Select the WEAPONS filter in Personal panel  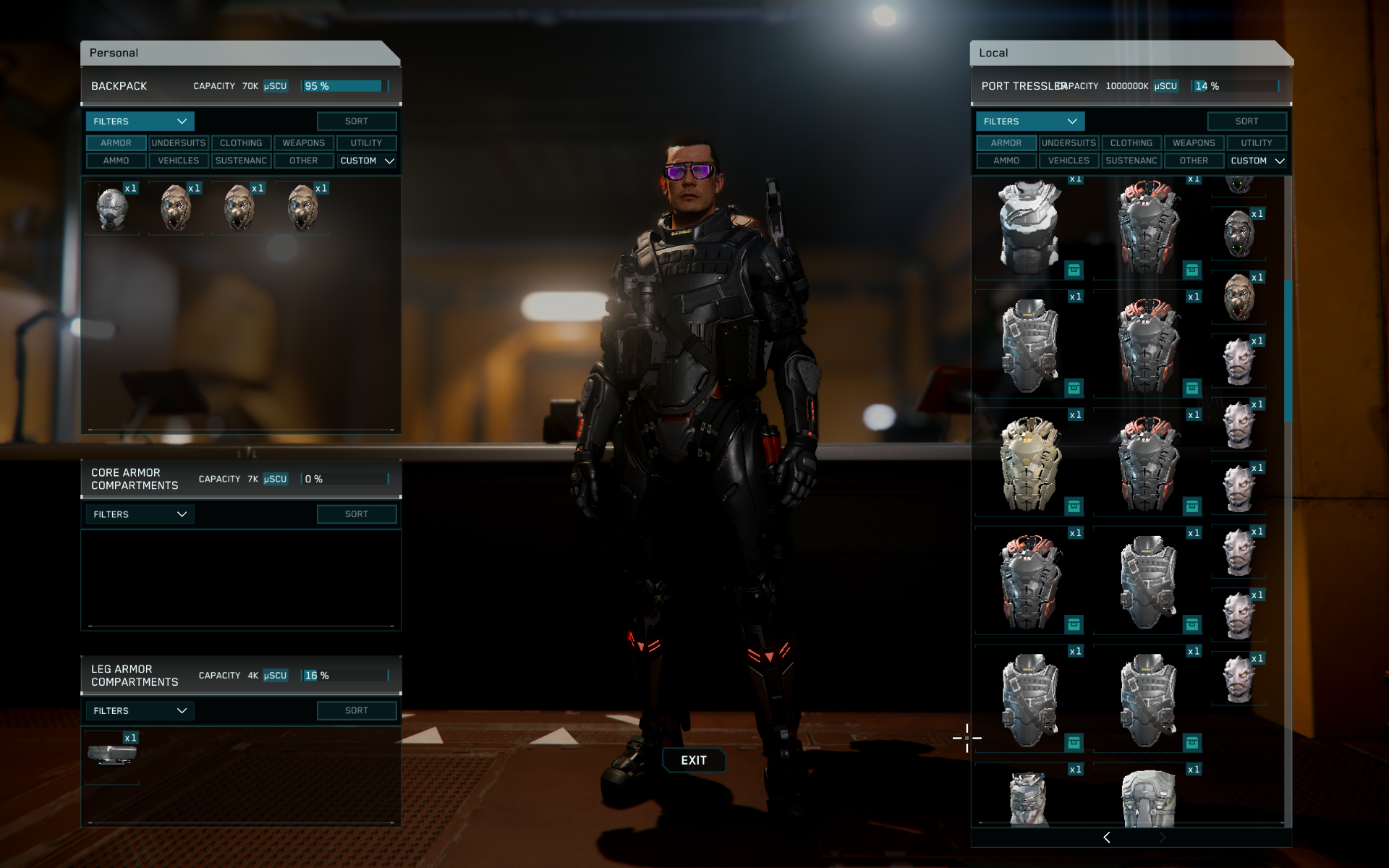(303, 143)
